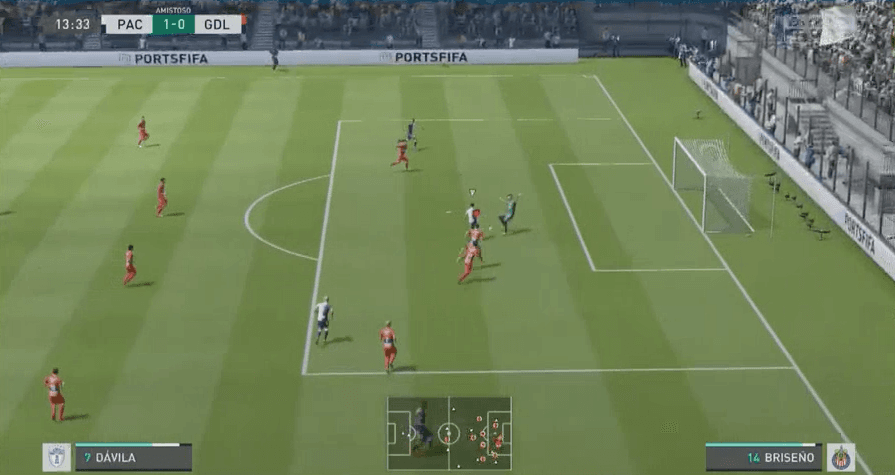Click the pitch radar minimap
The width and height of the screenshot is (895, 475).
tap(449, 433)
